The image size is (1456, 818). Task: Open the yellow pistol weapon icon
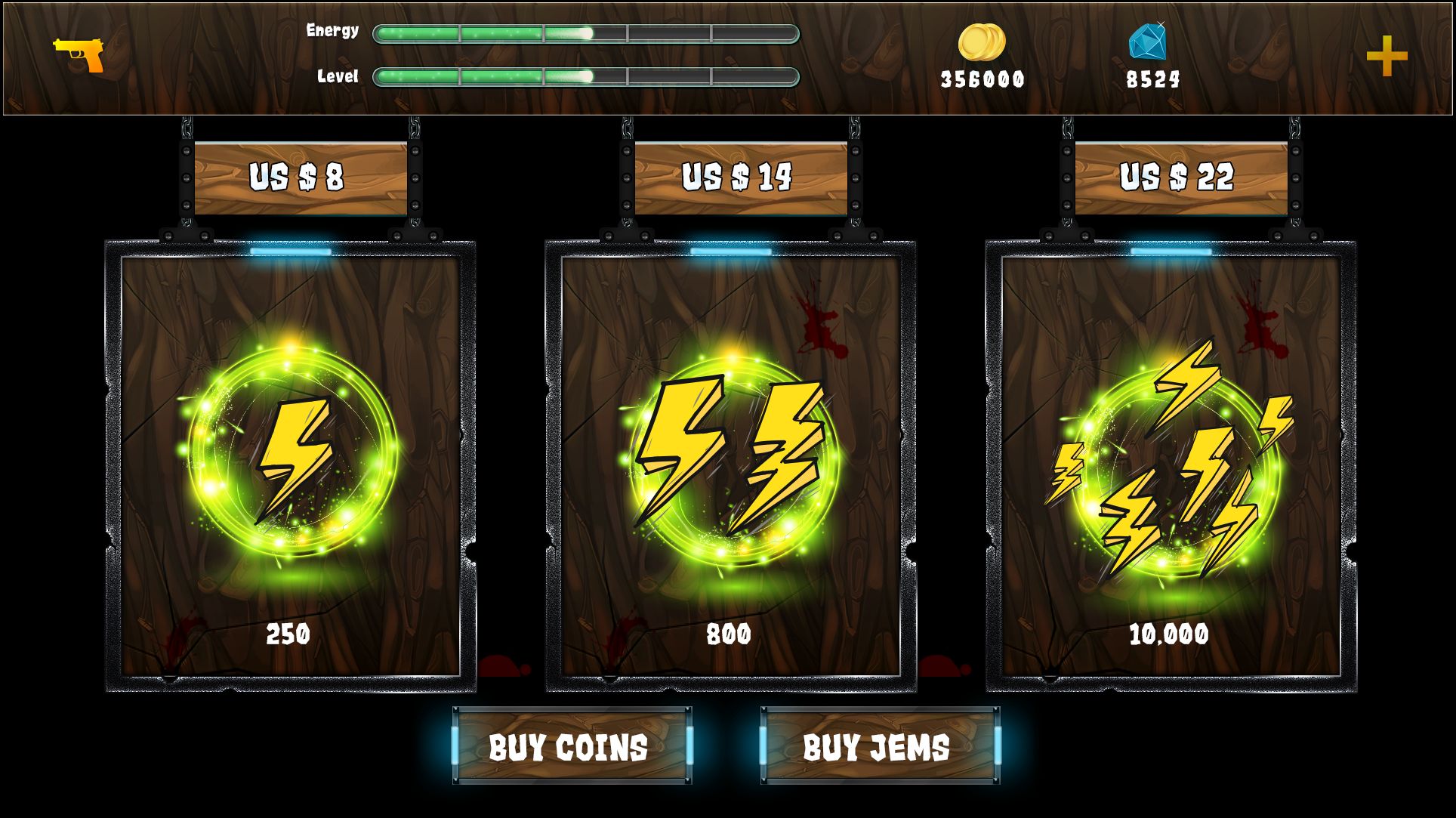tap(79, 54)
